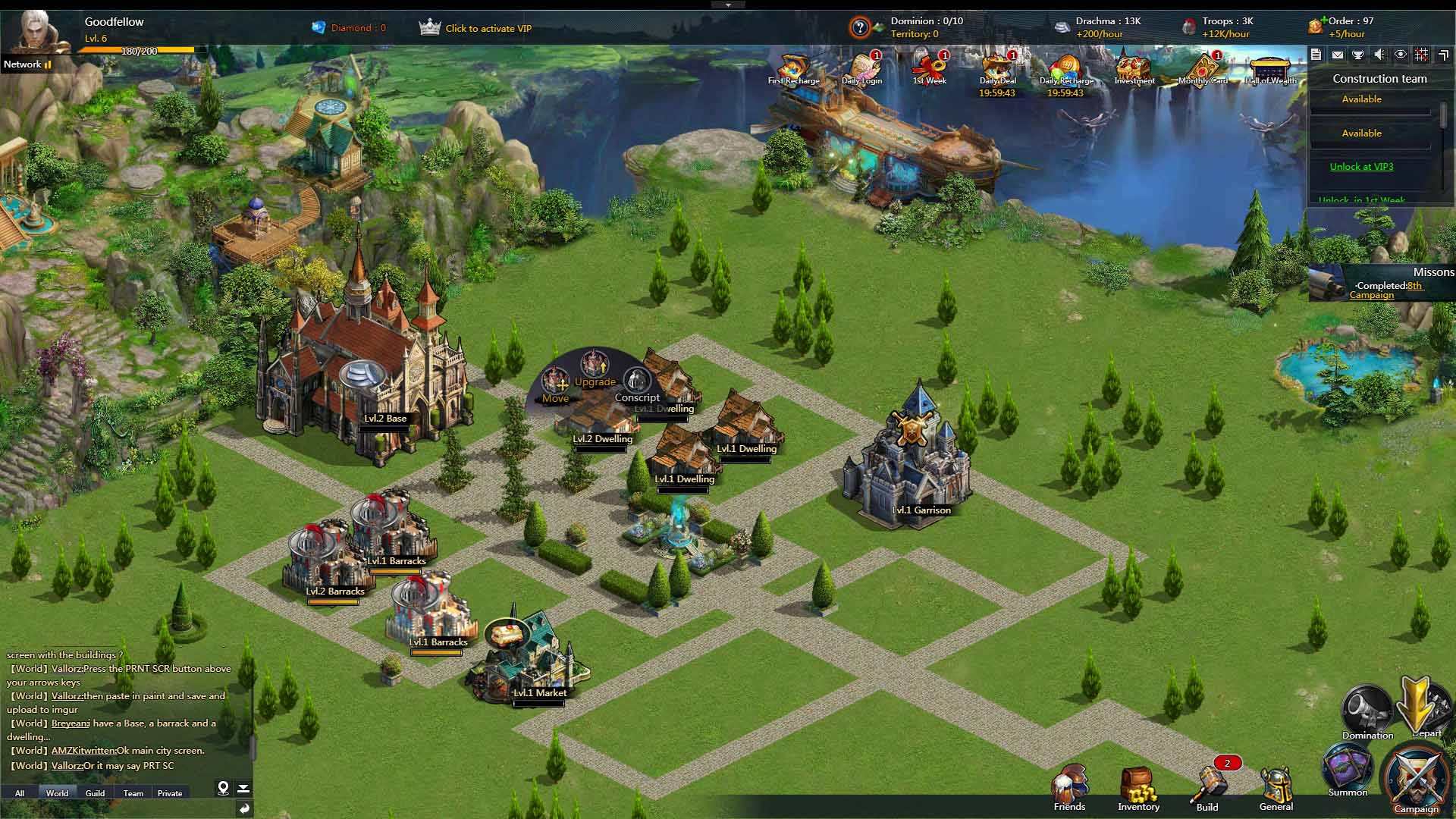Image resolution: width=1456 pixels, height=819 pixels.
Task: Click the Unlock at VIP3 link
Action: (1361, 167)
